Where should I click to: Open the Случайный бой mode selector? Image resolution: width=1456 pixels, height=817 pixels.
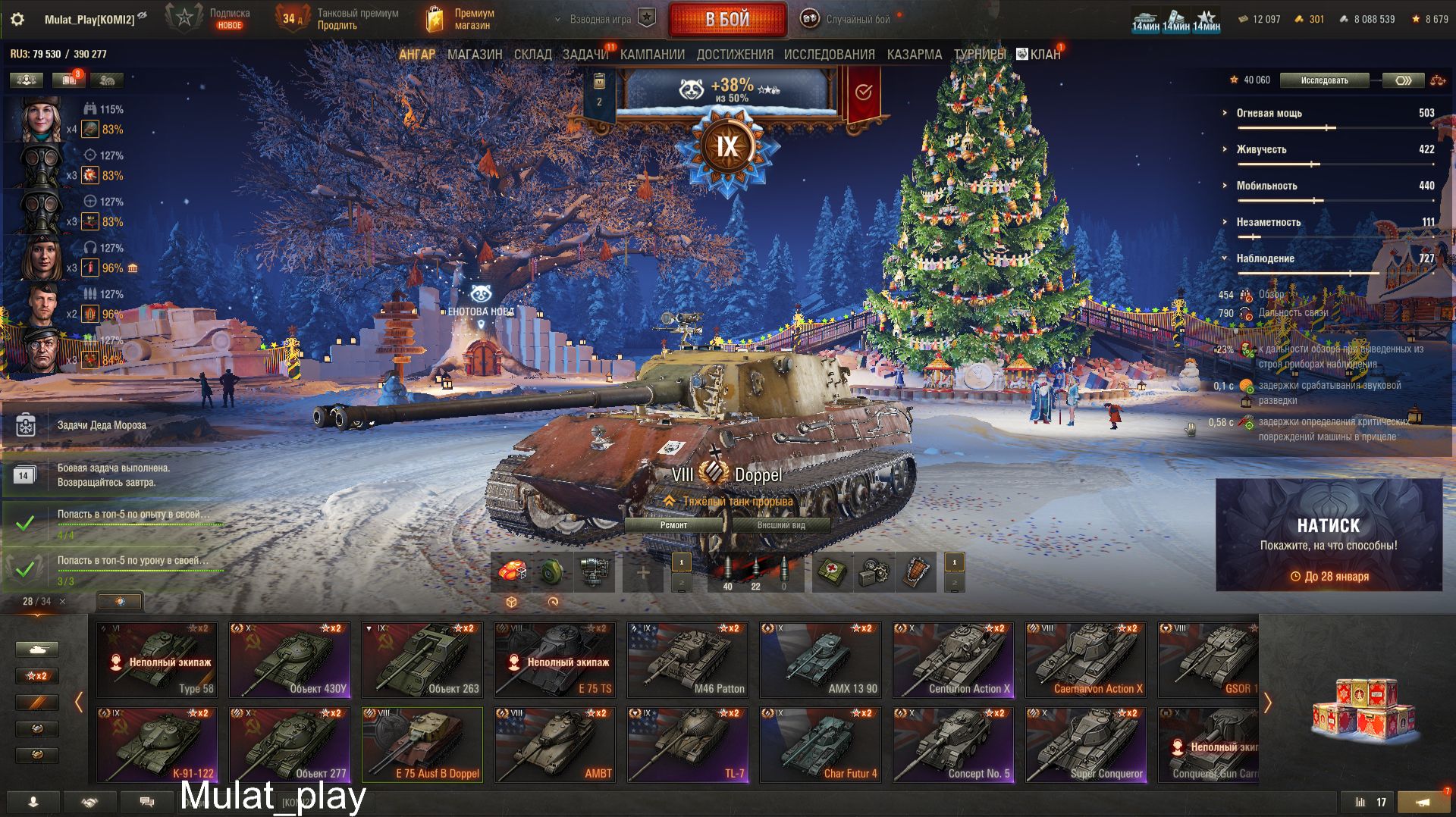click(848, 20)
